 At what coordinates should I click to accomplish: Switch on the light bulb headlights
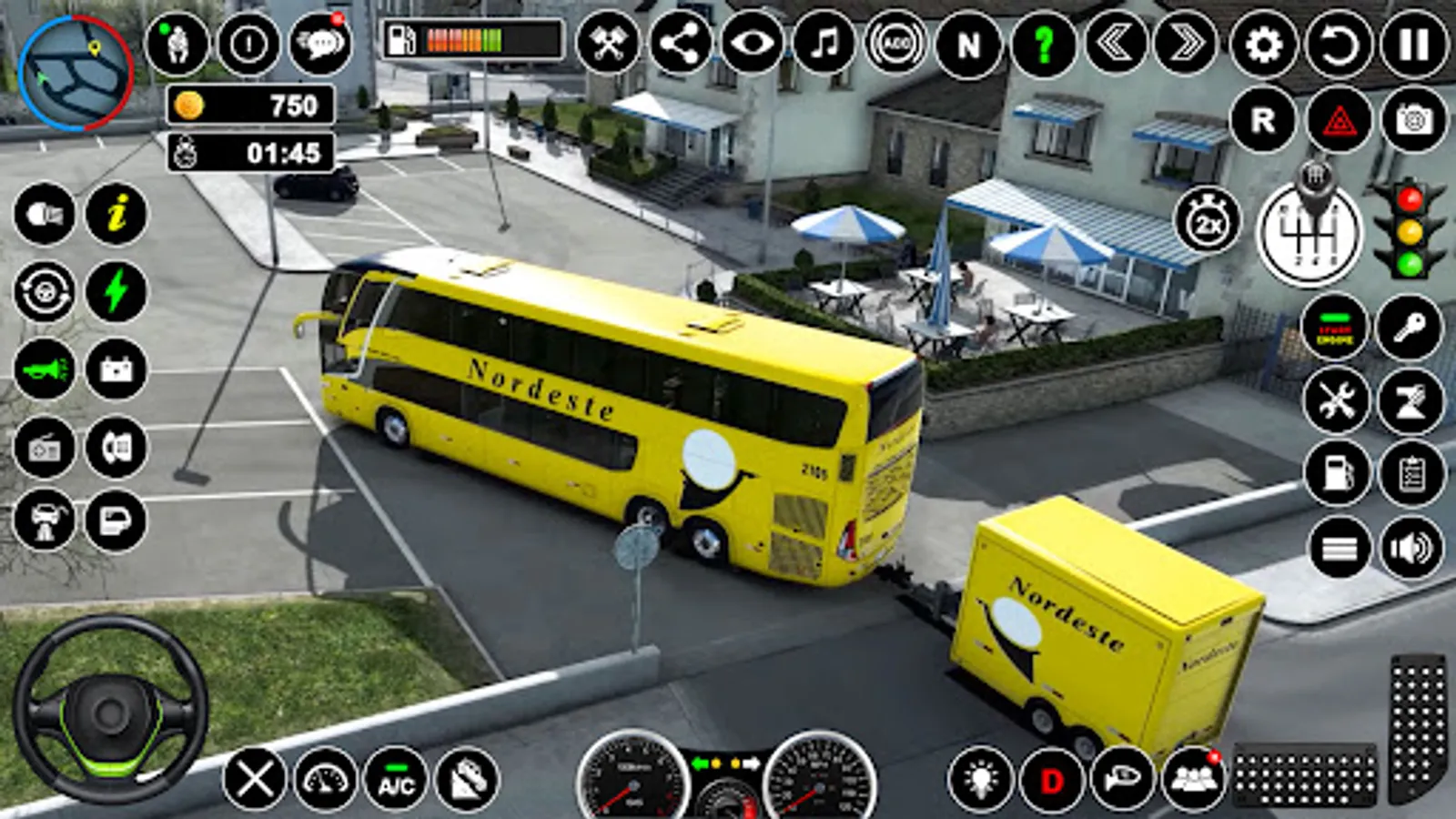(x=980, y=780)
